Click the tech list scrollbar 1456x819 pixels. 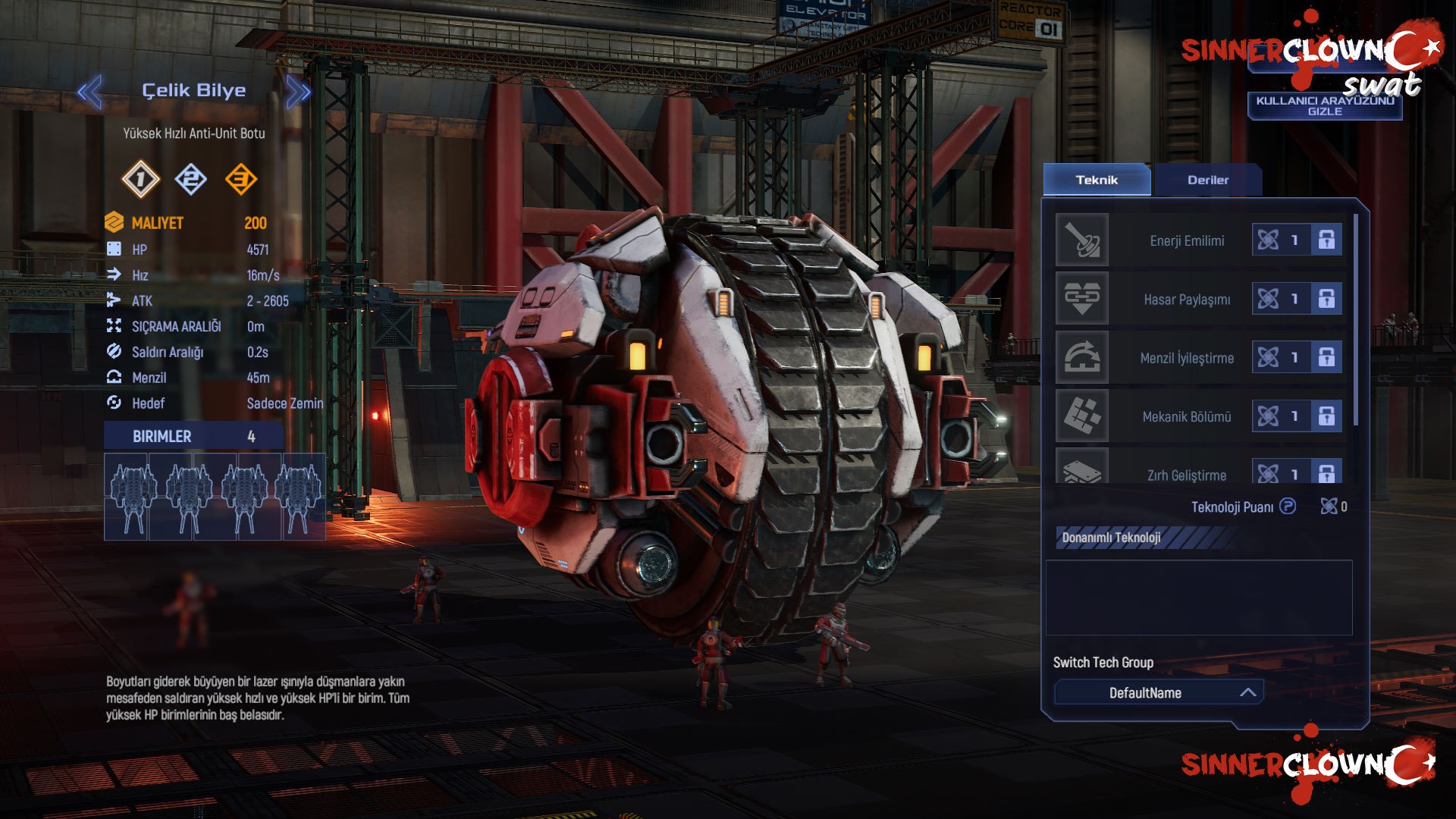[x=1355, y=318]
